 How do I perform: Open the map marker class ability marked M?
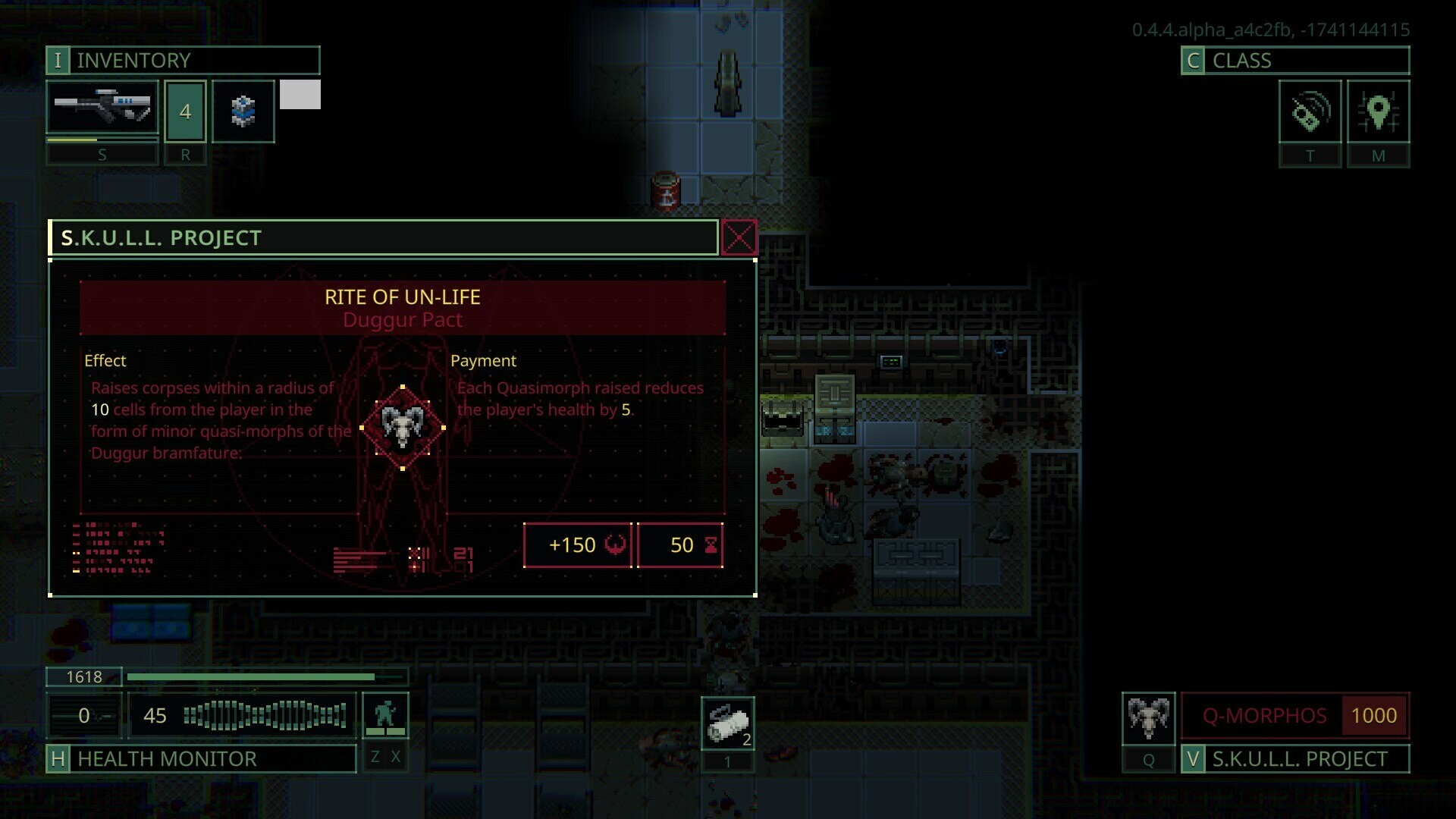(1379, 112)
